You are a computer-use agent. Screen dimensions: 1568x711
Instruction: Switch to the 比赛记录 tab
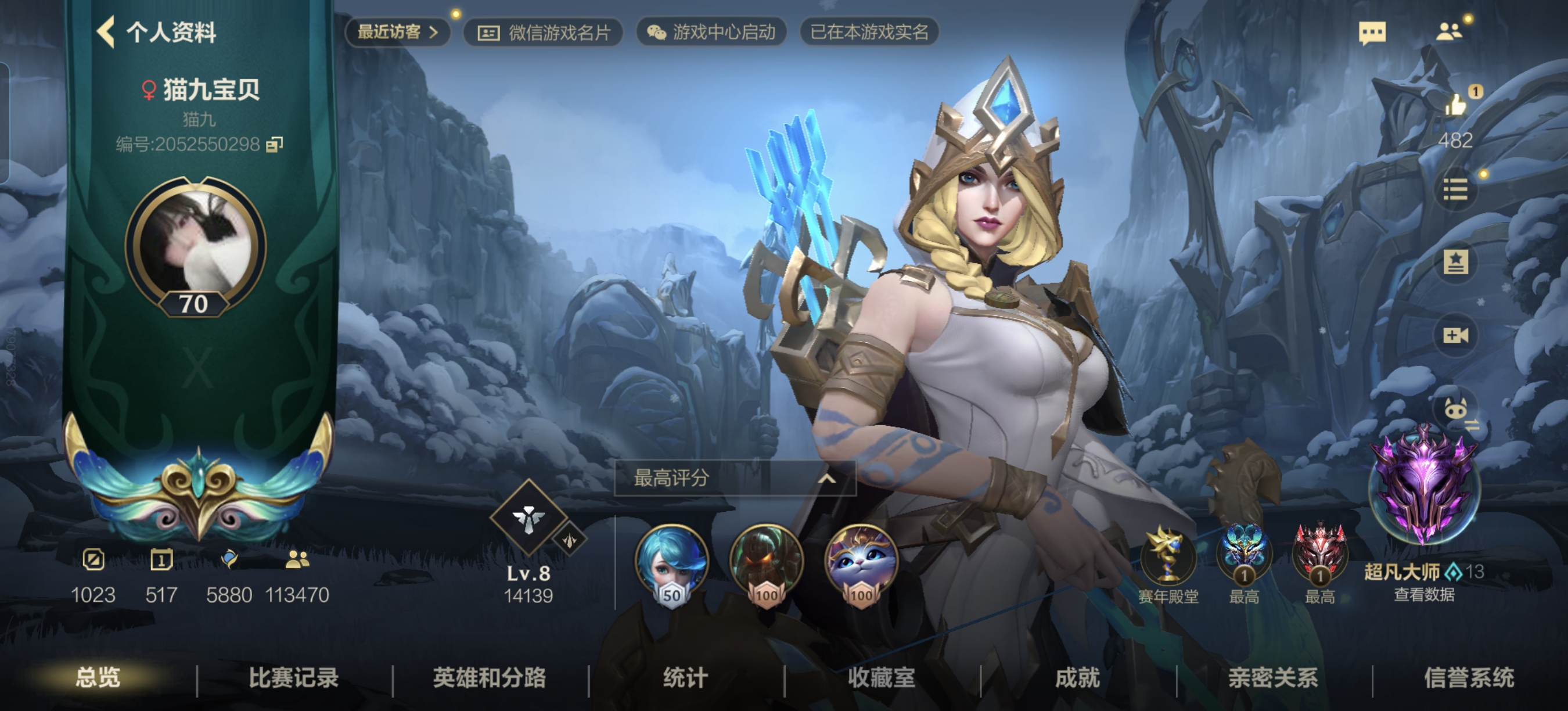(x=296, y=680)
